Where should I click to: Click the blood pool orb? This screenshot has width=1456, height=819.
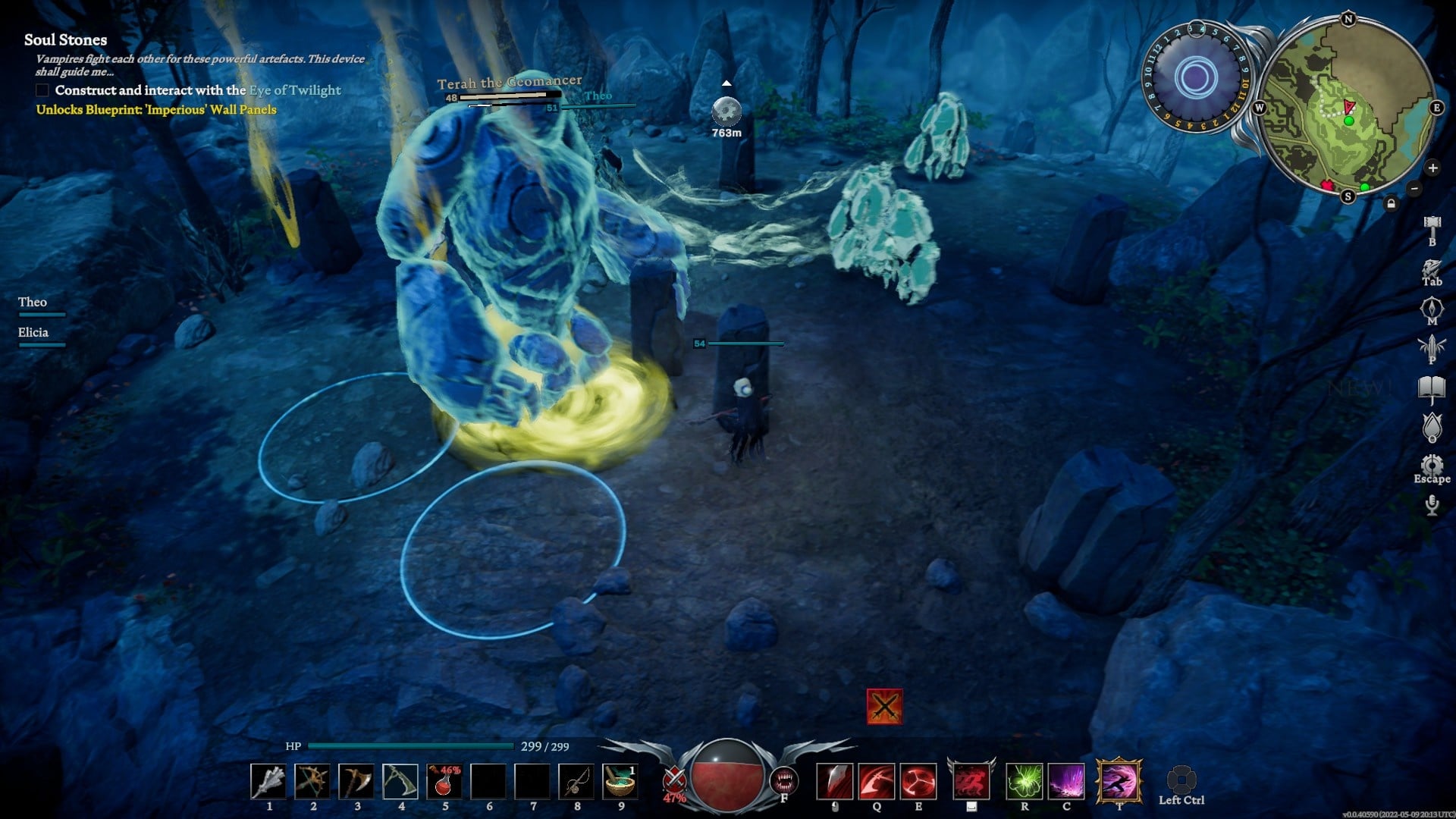point(726,775)
